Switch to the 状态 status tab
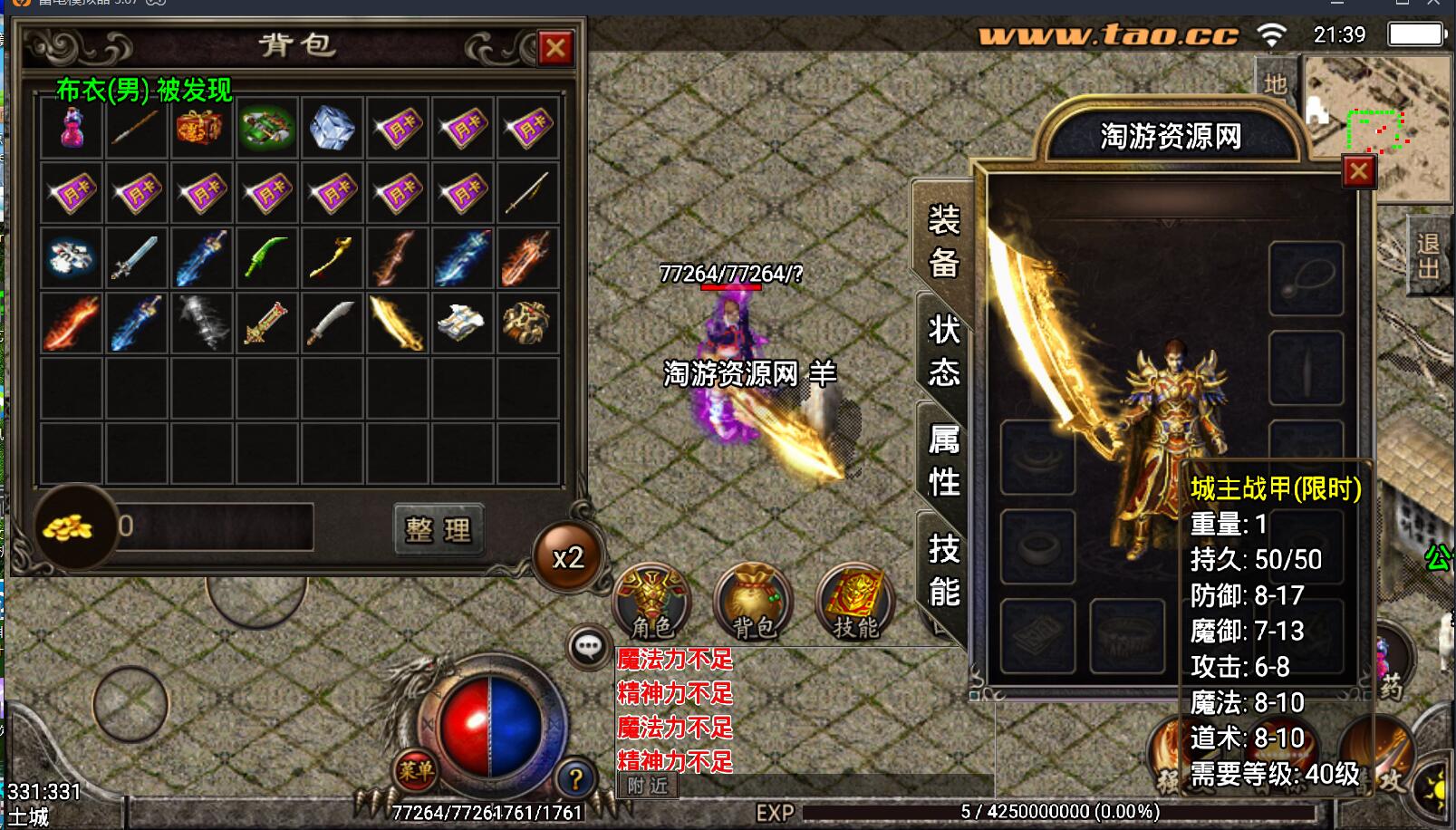The height and width of the screenshot is (830, 1456). coord(943,351)
